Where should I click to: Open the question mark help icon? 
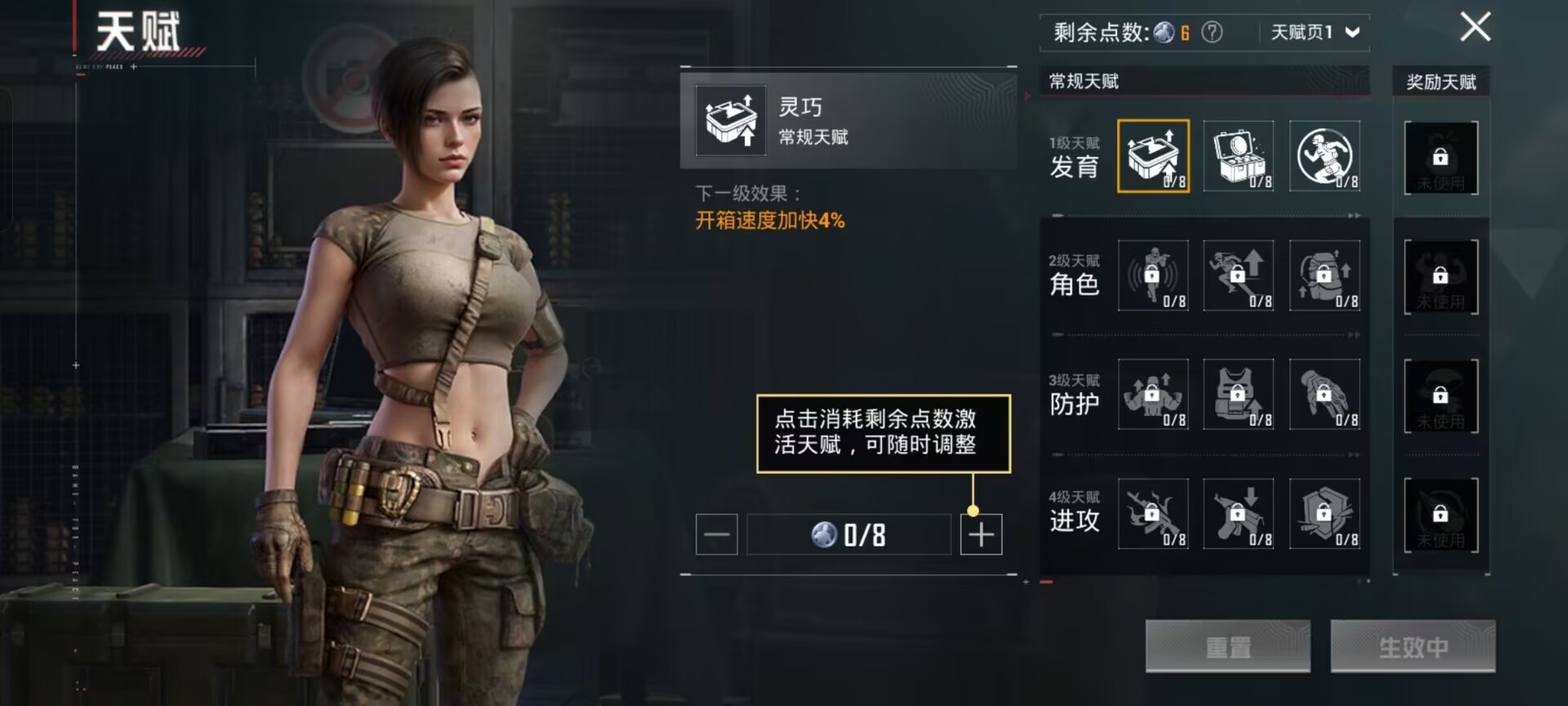tap(1212, 29)
